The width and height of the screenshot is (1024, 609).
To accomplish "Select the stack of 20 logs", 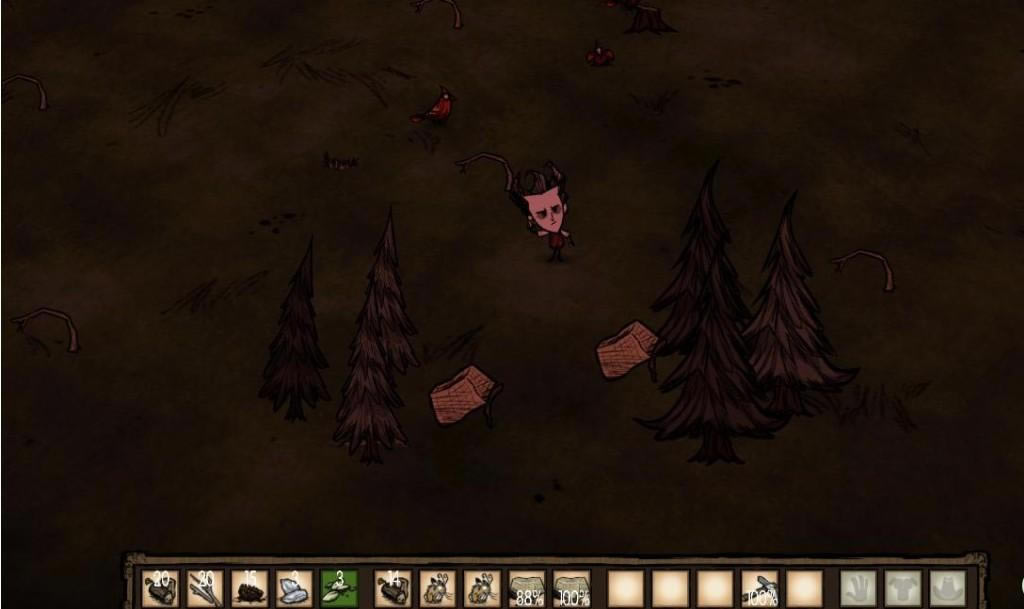I will tap(161, 588).
